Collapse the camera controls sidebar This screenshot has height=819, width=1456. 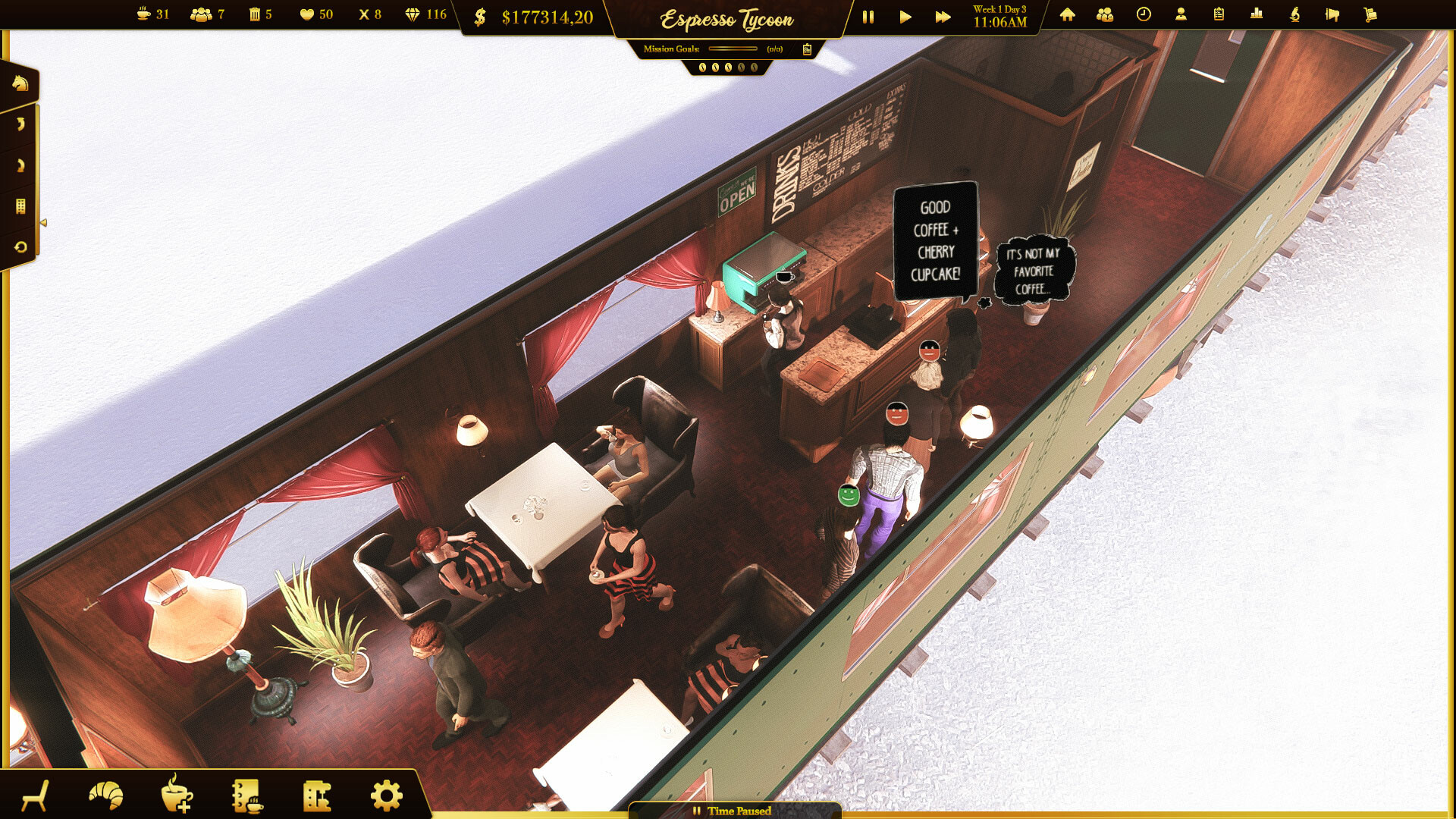pyautogui.click(x=42, y=221)
